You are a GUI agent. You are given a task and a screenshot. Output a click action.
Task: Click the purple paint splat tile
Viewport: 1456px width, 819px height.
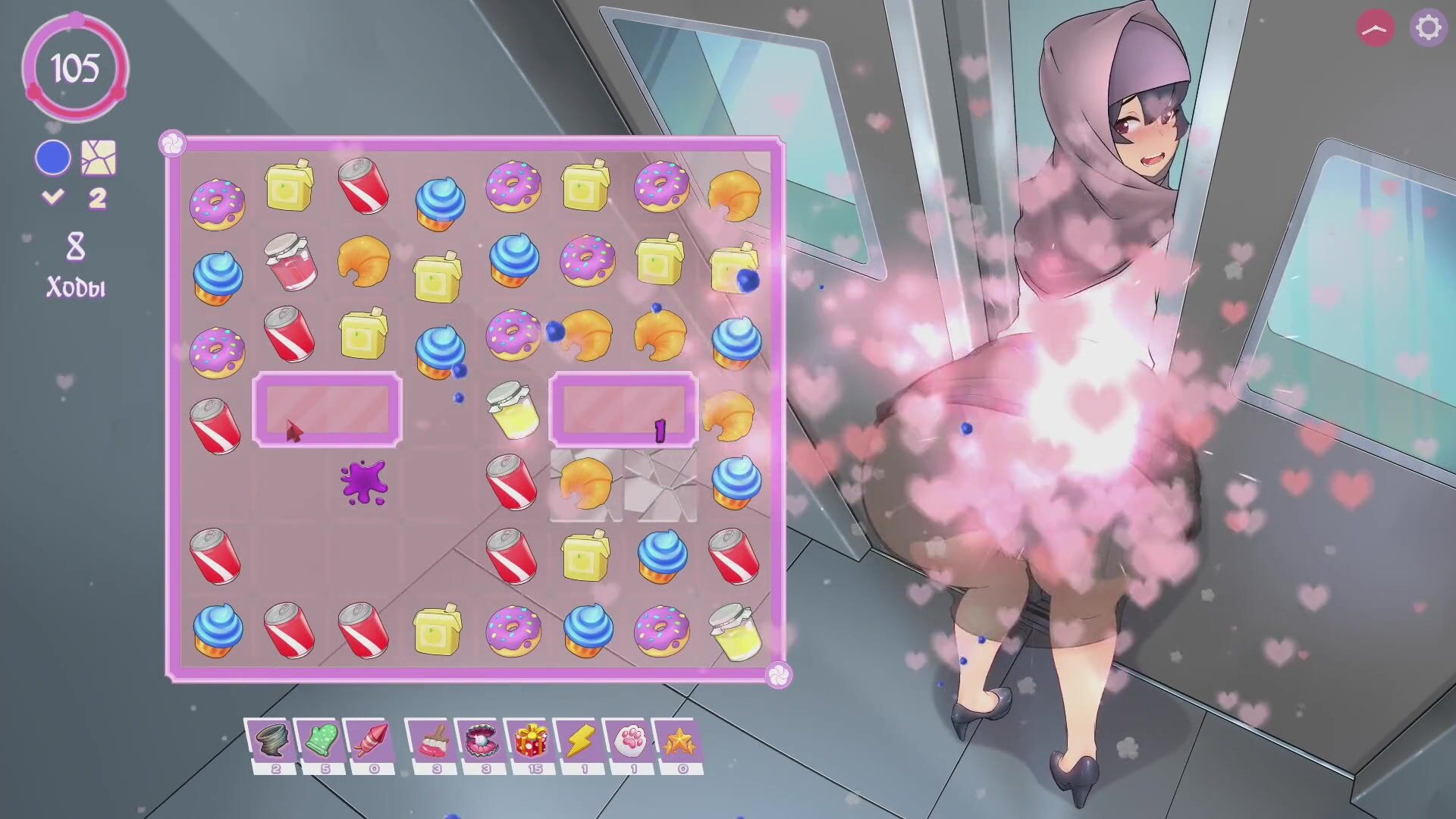click(x=364, y=482)
